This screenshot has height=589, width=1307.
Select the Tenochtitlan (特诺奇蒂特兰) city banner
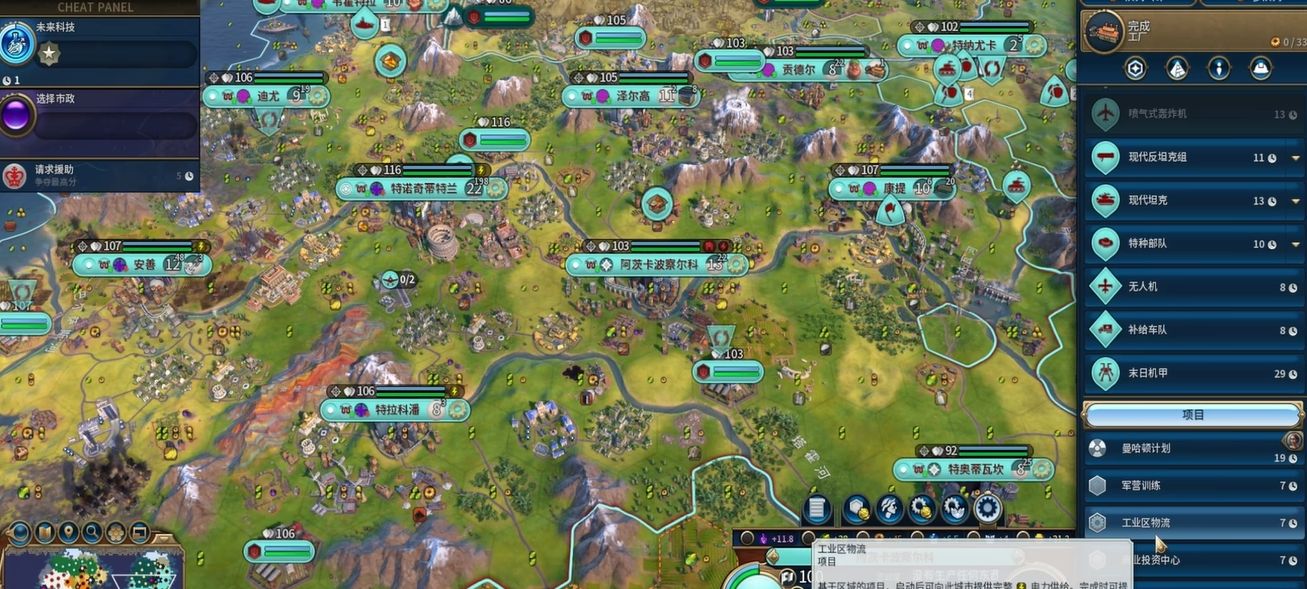(422, 188)
